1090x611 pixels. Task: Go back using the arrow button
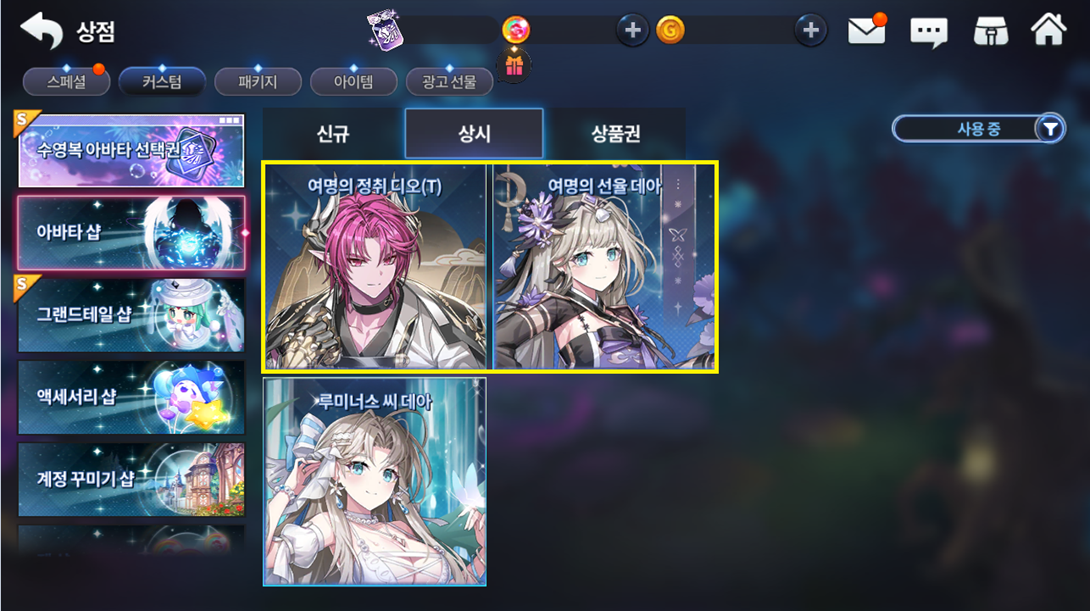tap(41, 31)
